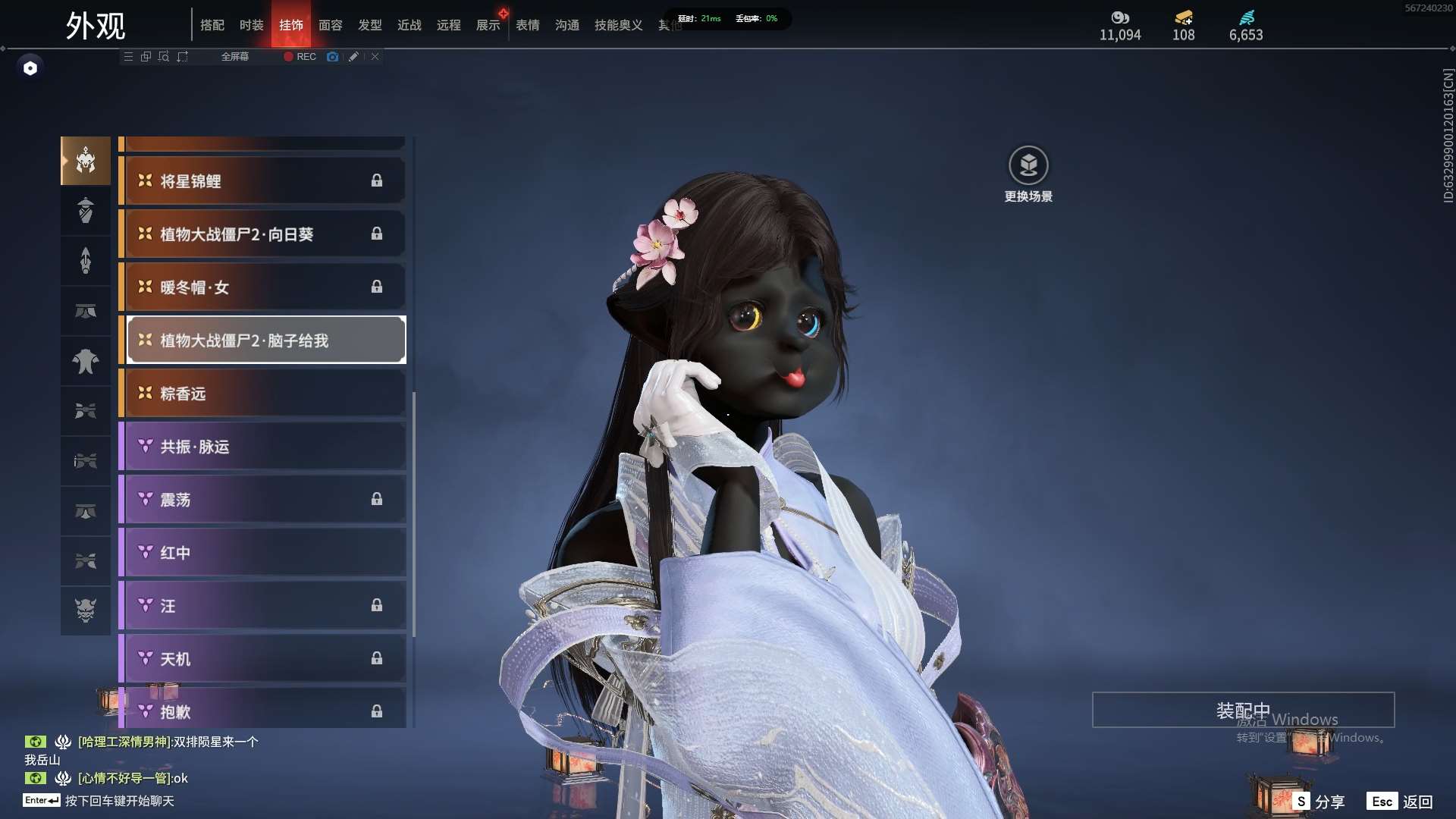Click the locked 天机 entry
This screenshot has width=1456, height=819.
pos(262,659)
